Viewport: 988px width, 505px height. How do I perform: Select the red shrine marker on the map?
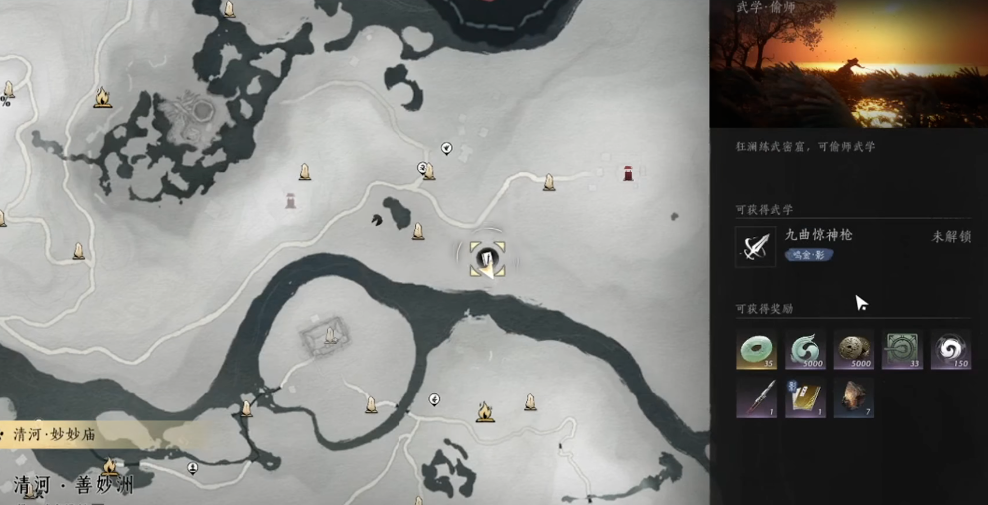tap(628, 174)
